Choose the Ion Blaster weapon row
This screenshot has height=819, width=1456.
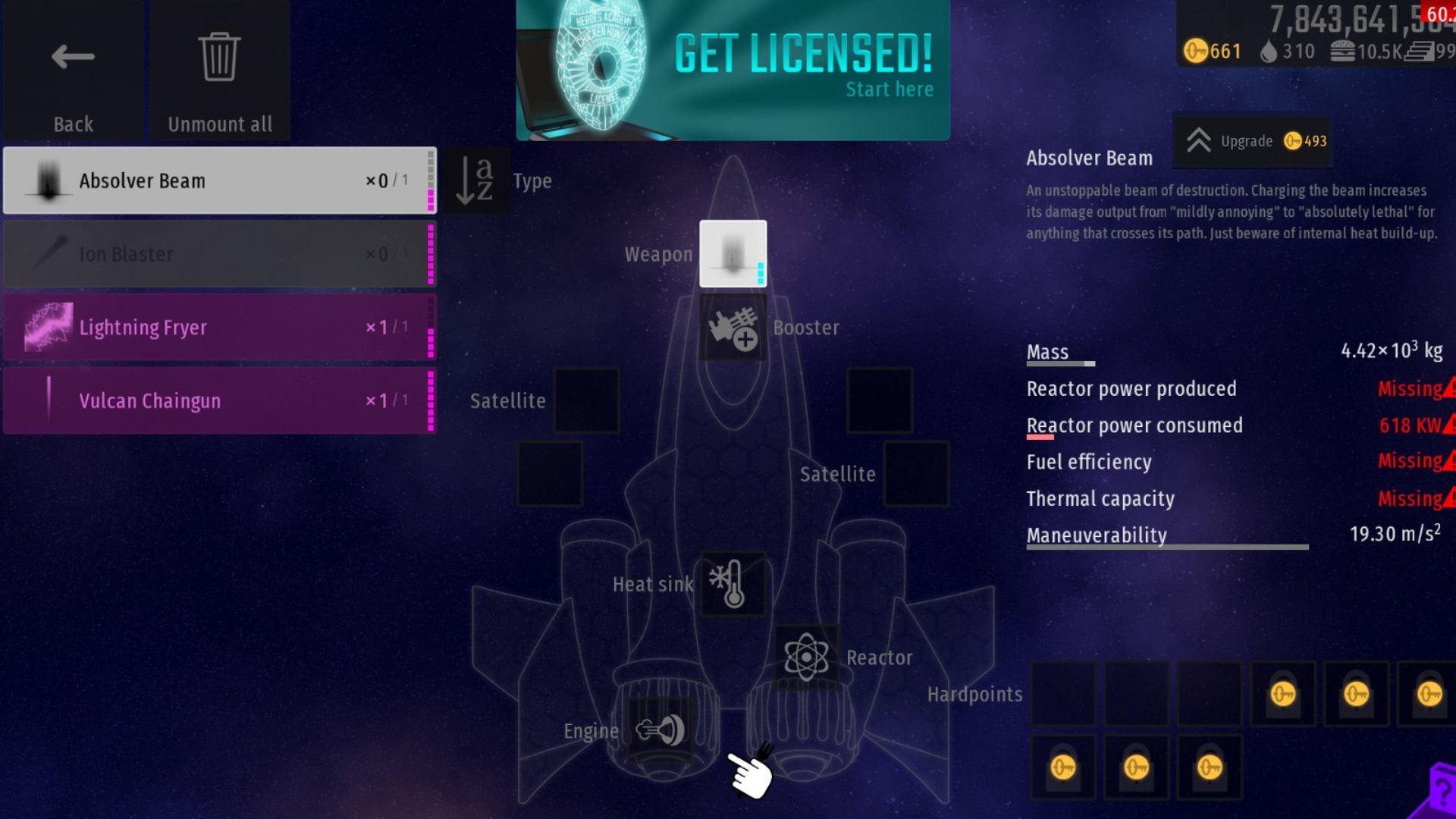coord(219,254)
